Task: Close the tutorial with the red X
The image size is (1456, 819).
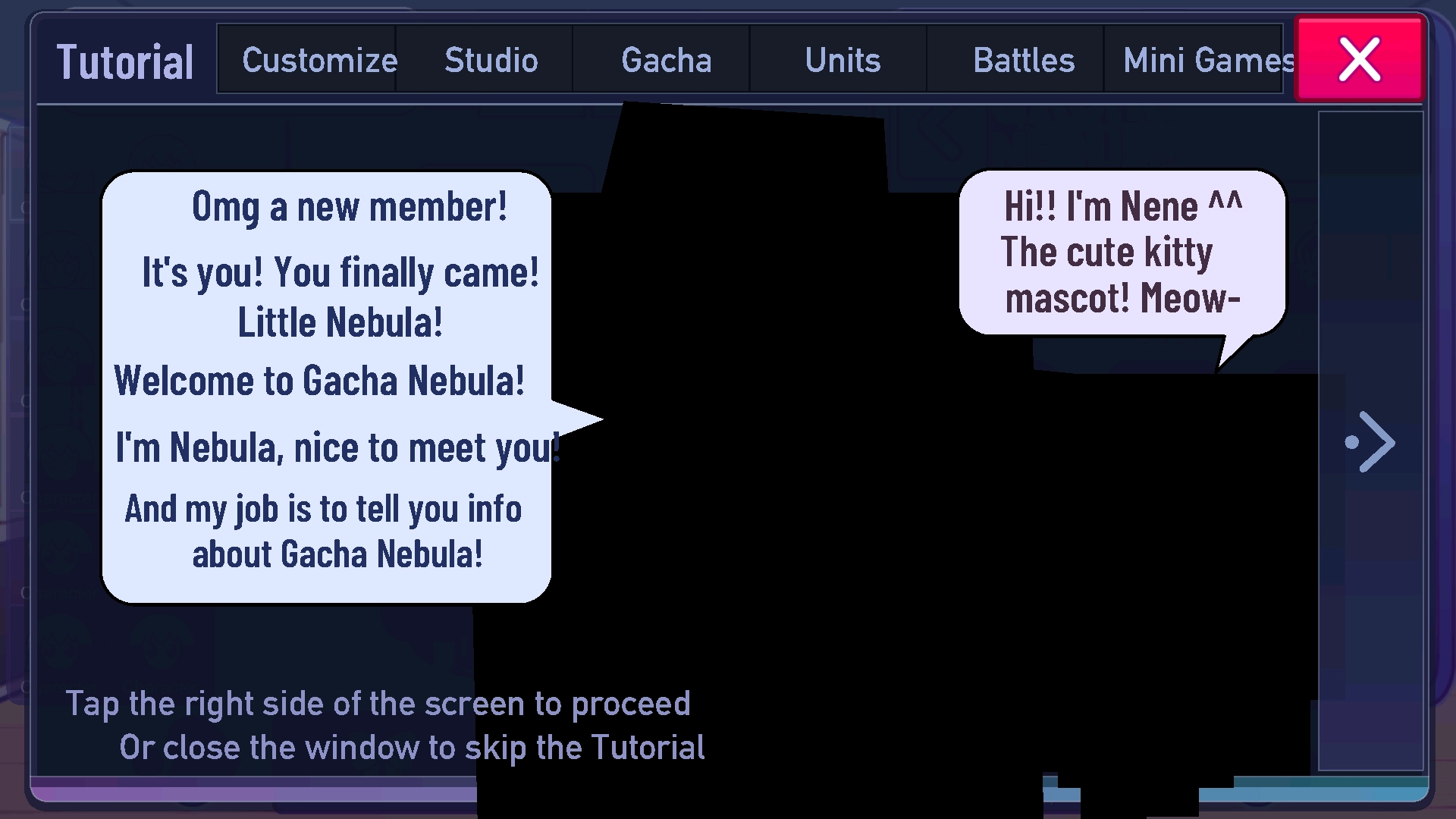Action: [x=1359, y=59]
